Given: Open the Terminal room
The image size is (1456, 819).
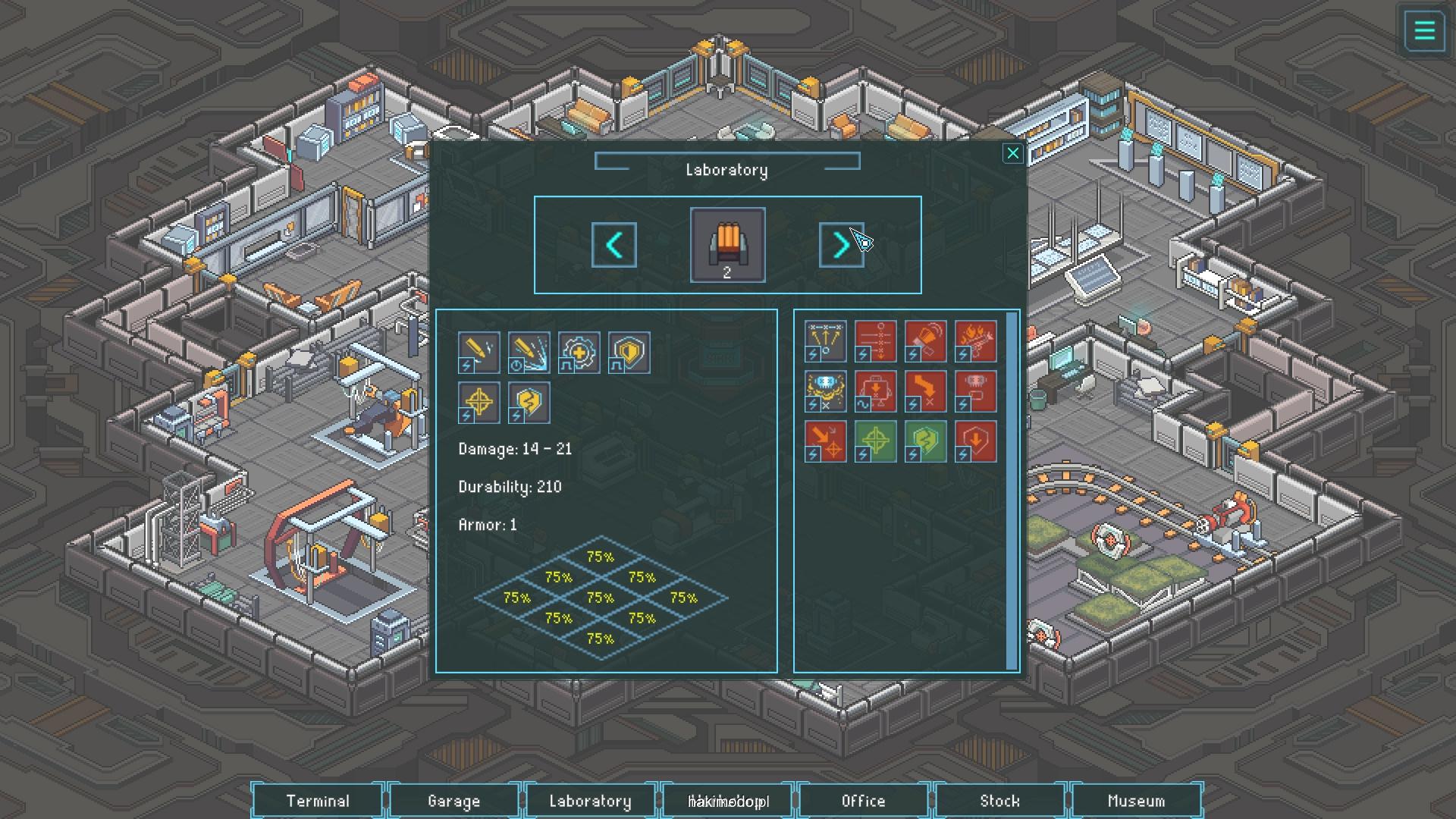Looking at the screenshot, I should [x=318, y=801].
